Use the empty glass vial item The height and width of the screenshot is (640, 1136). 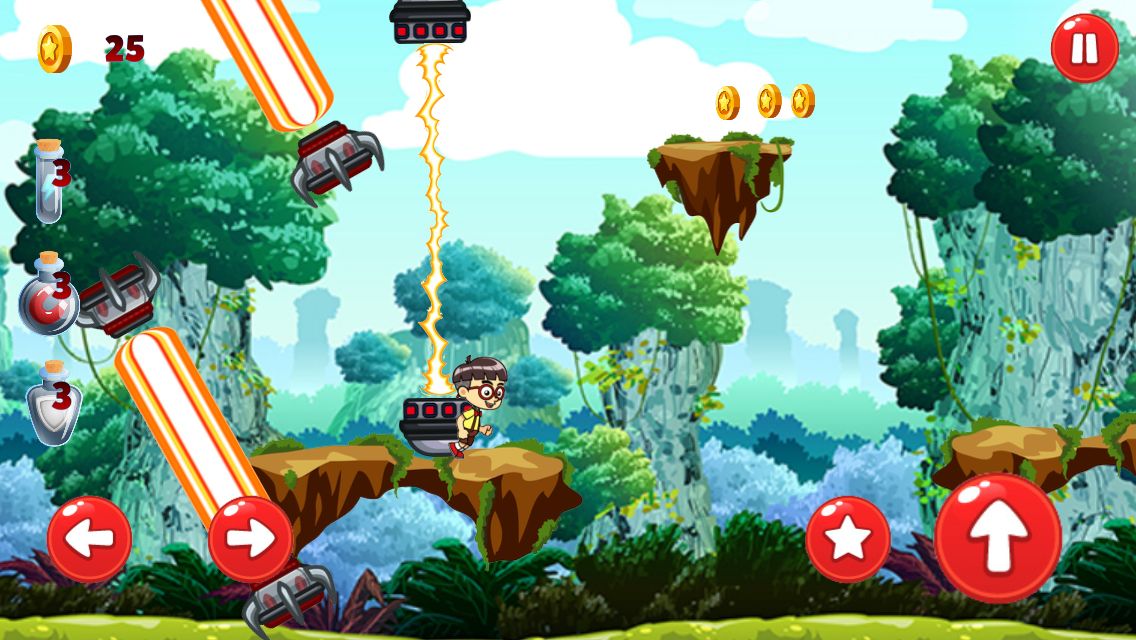(x=48, y=181)
